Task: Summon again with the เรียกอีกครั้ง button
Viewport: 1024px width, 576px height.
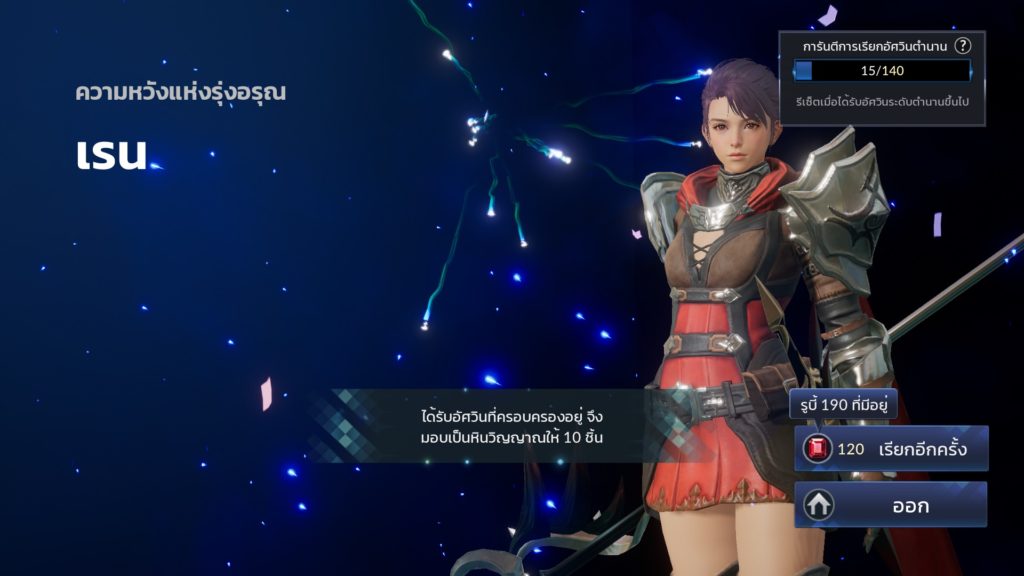Action: pyautogui.click(x=891, y=449)
